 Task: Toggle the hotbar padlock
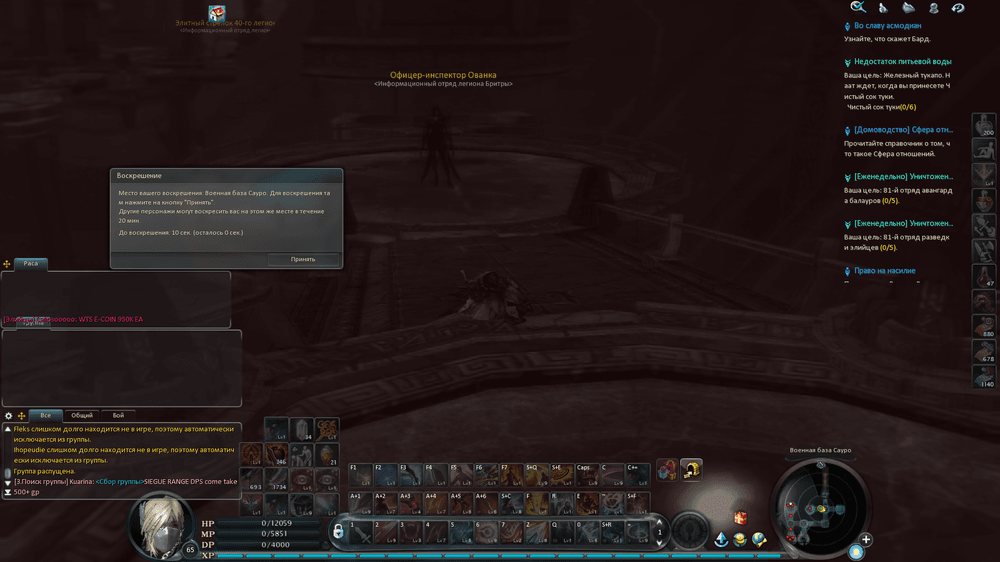tap(338, 531)
